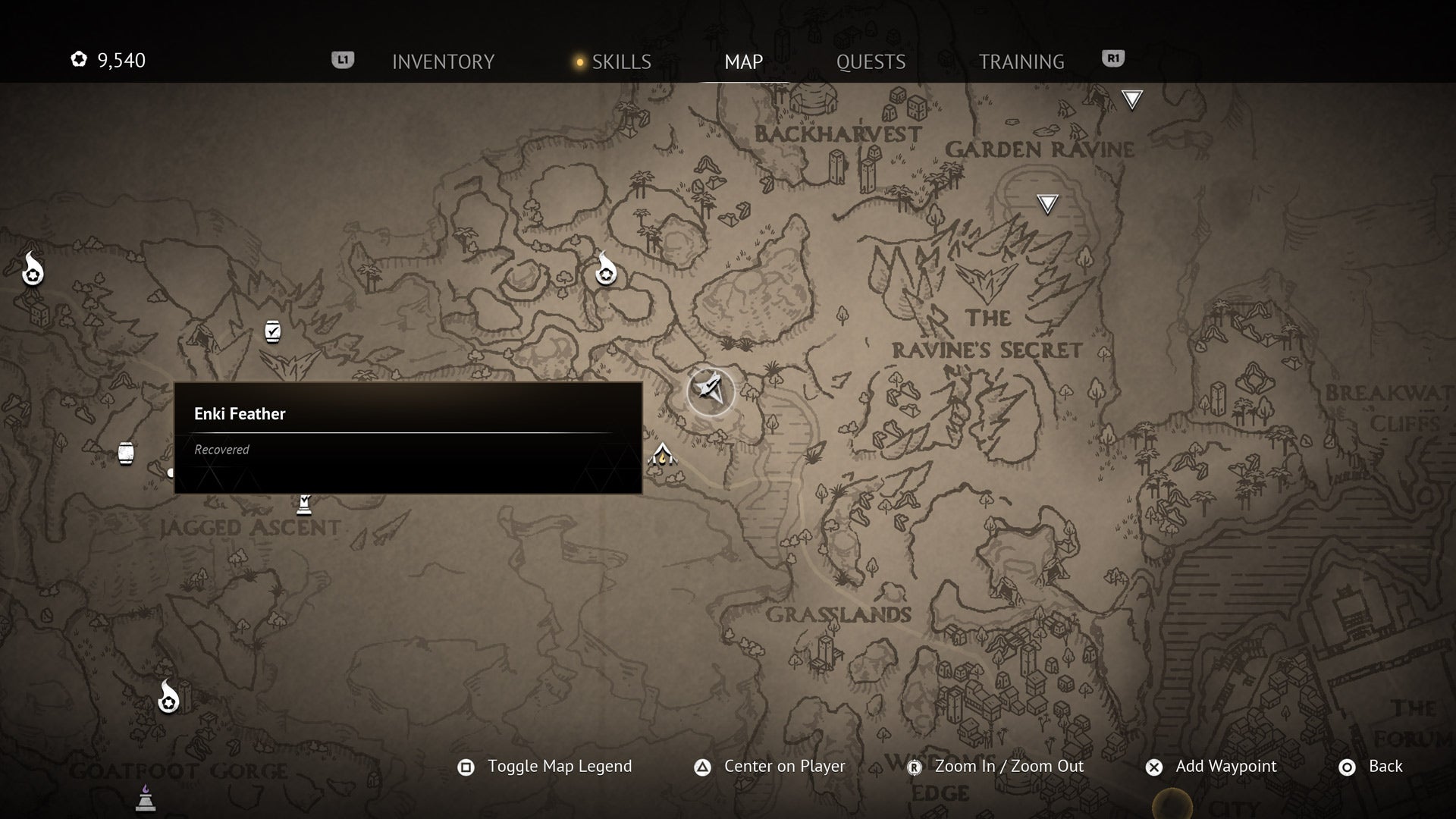
Task: Go to the Quests tab
Action: (x=871, y=61)
